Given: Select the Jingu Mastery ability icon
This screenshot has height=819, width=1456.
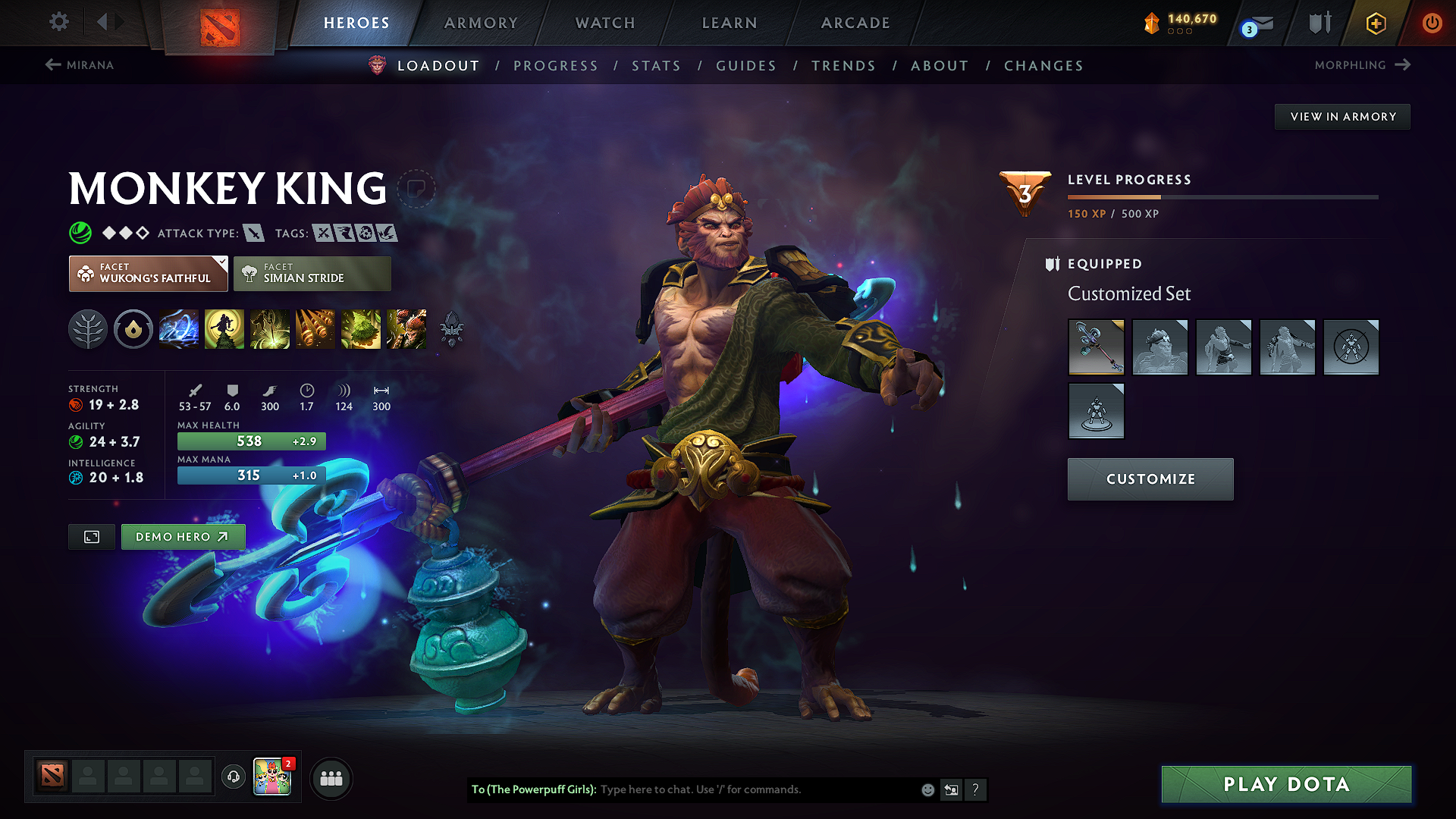Looking at the screenshot, I should click(x=315, y=329).
